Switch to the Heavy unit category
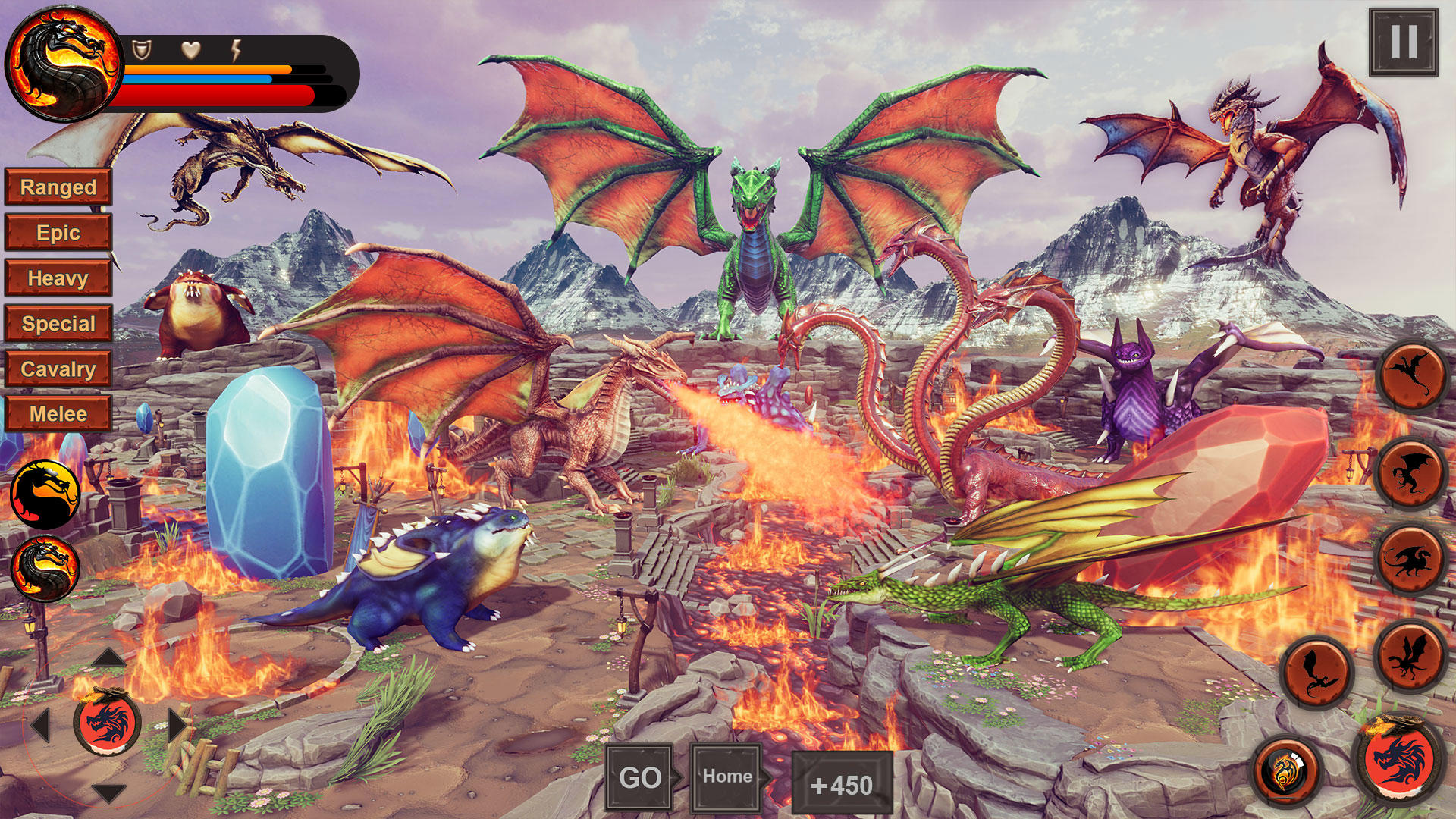Image resolution: width=1456 pixels, height=819 pixels. pos(58,278)
